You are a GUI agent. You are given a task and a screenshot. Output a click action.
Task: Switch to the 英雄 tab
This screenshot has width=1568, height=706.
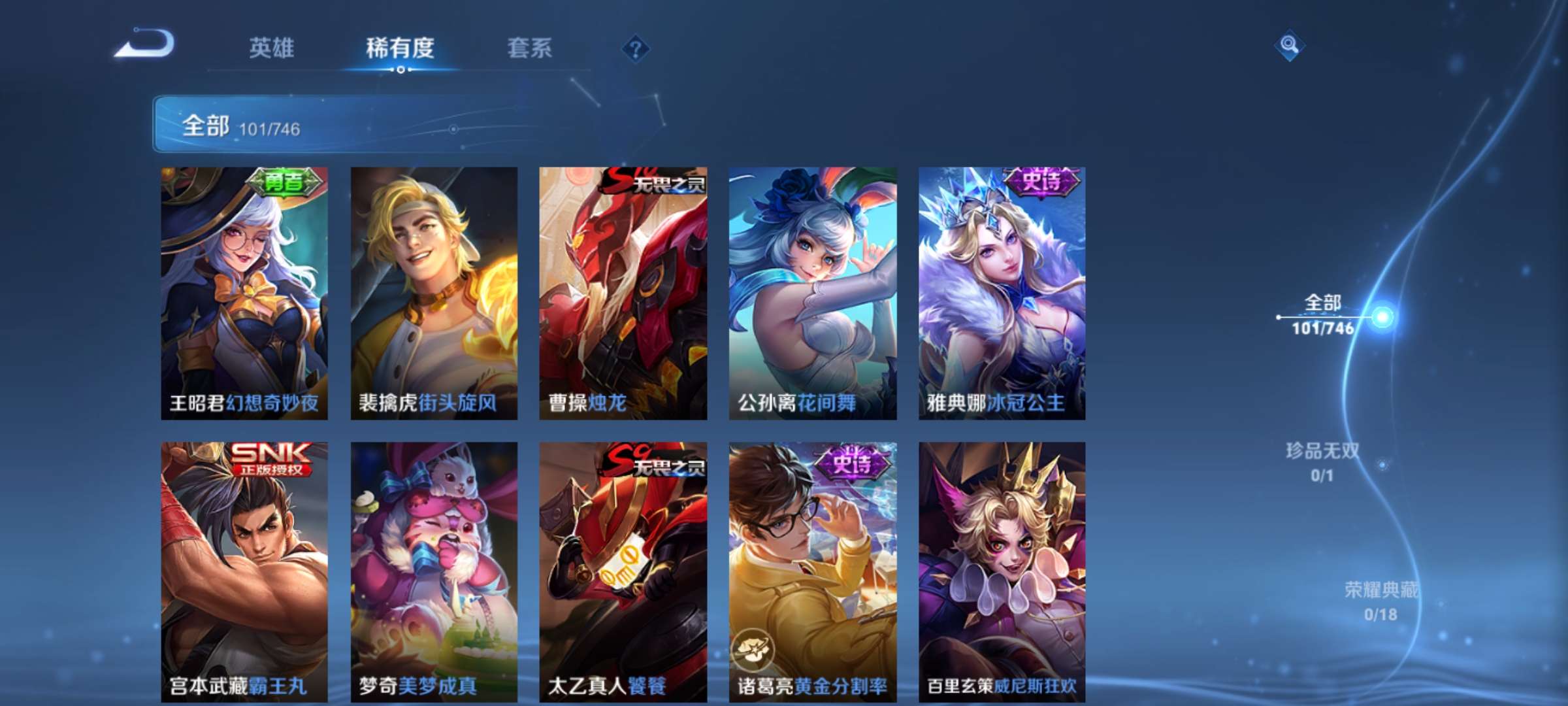(x=274, y=47)
